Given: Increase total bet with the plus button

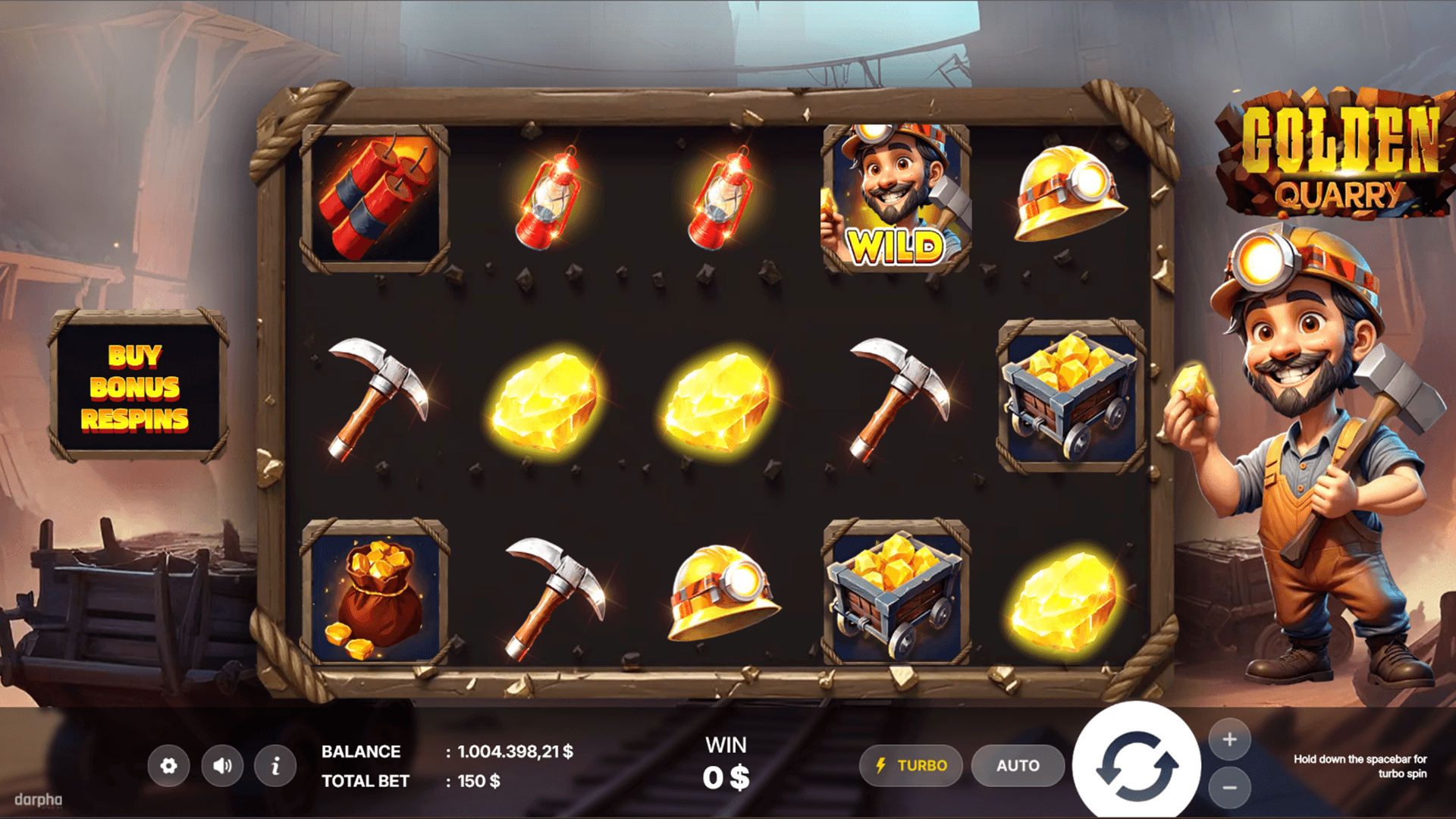Looking at the screenshot, I should coord(1229,739).
